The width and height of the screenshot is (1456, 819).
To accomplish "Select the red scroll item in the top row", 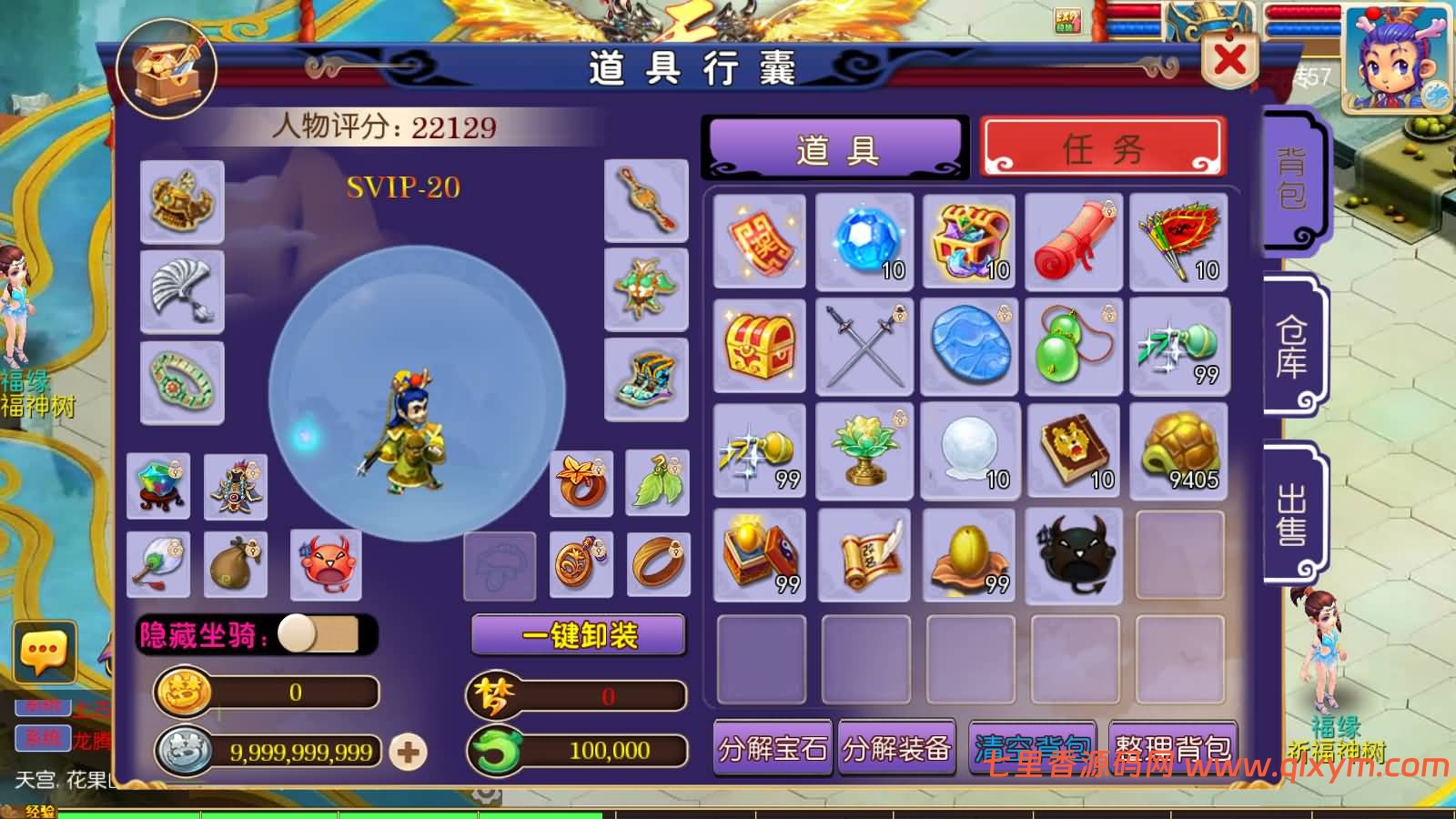I will (x=1075, y=238).
